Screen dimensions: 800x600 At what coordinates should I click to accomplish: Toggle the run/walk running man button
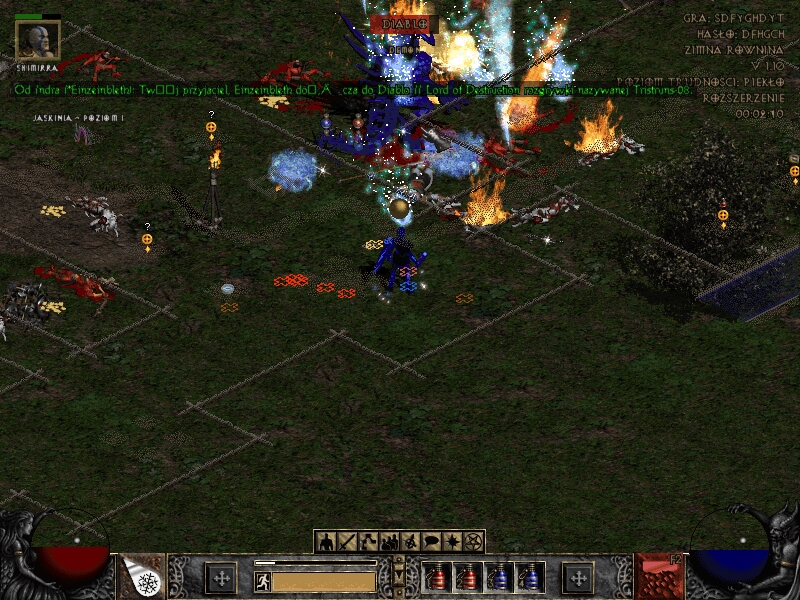click(x=262, y=581)
